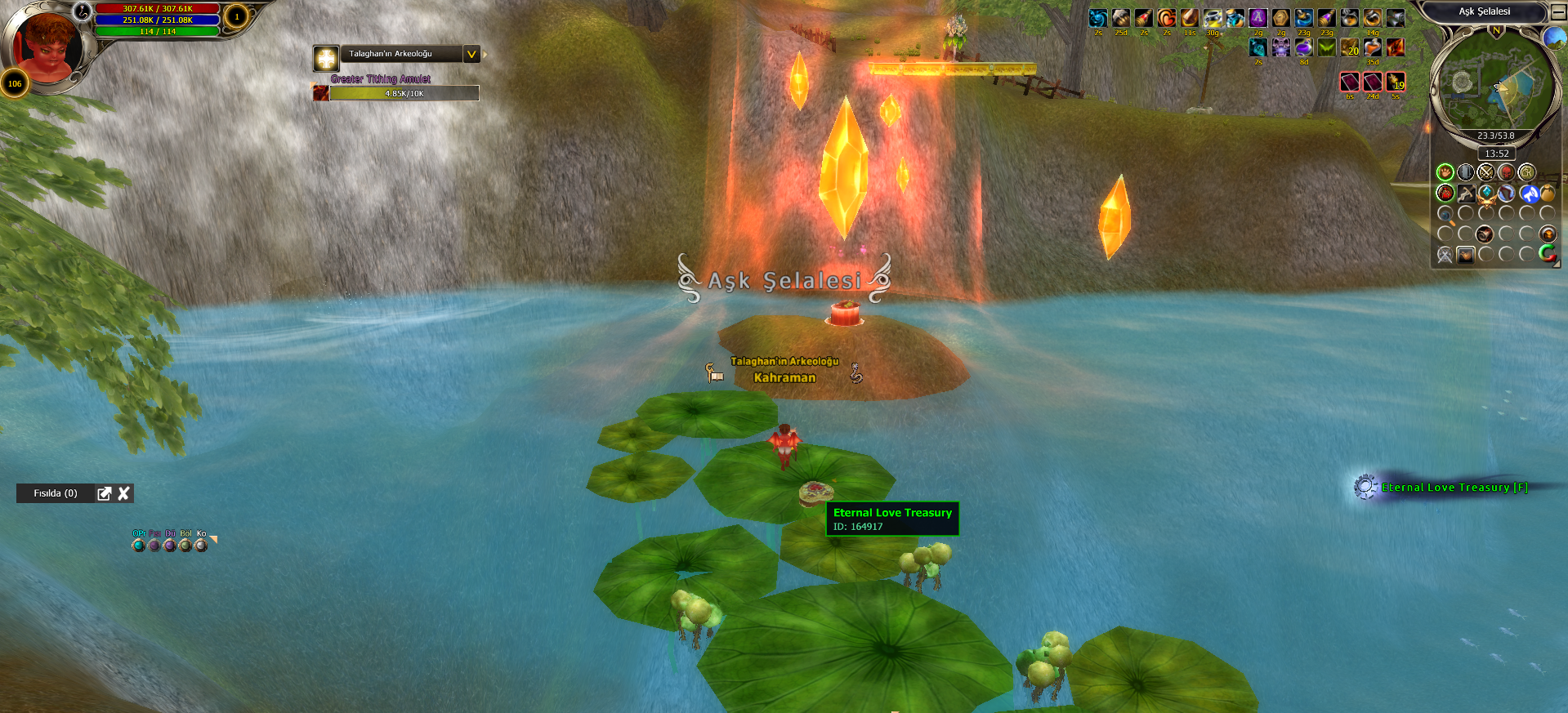Image resolution: width=1568 pixels, height=713 pixels.
Task: Select the orange heart buff icon
Action: (x=1167, y=18)
